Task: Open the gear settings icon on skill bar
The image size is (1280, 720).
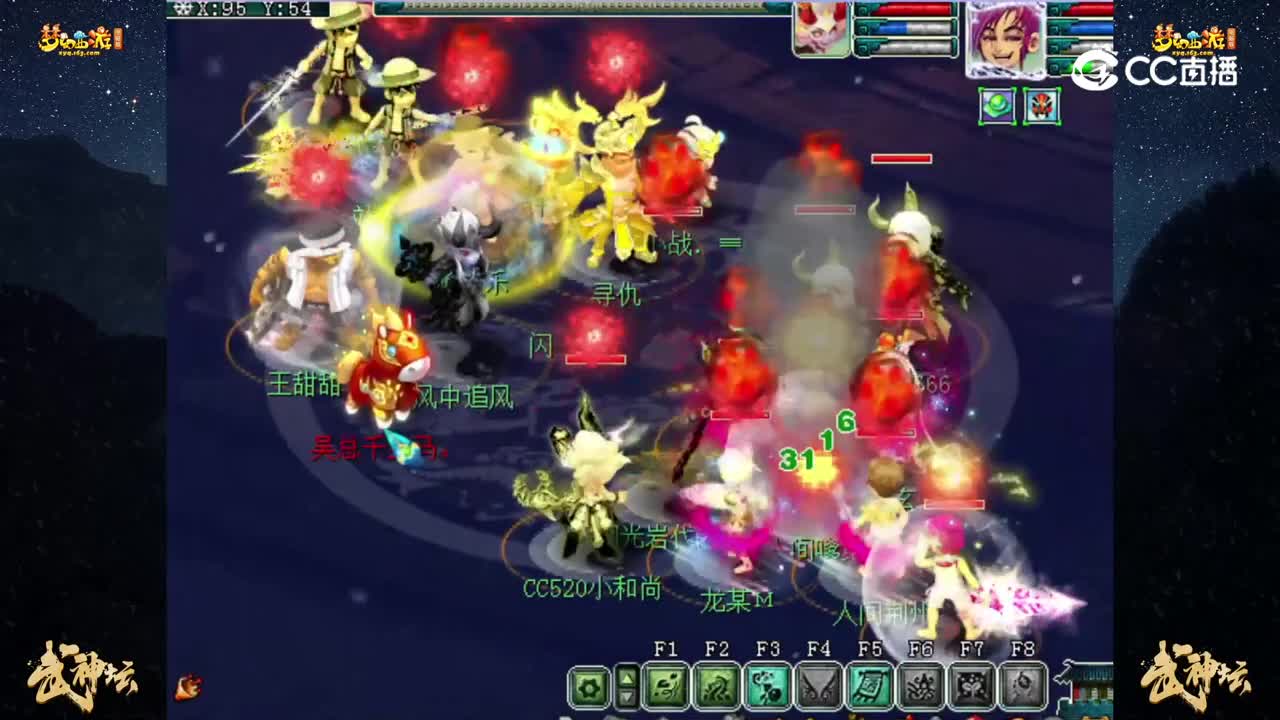Action: tap(590, 688)
